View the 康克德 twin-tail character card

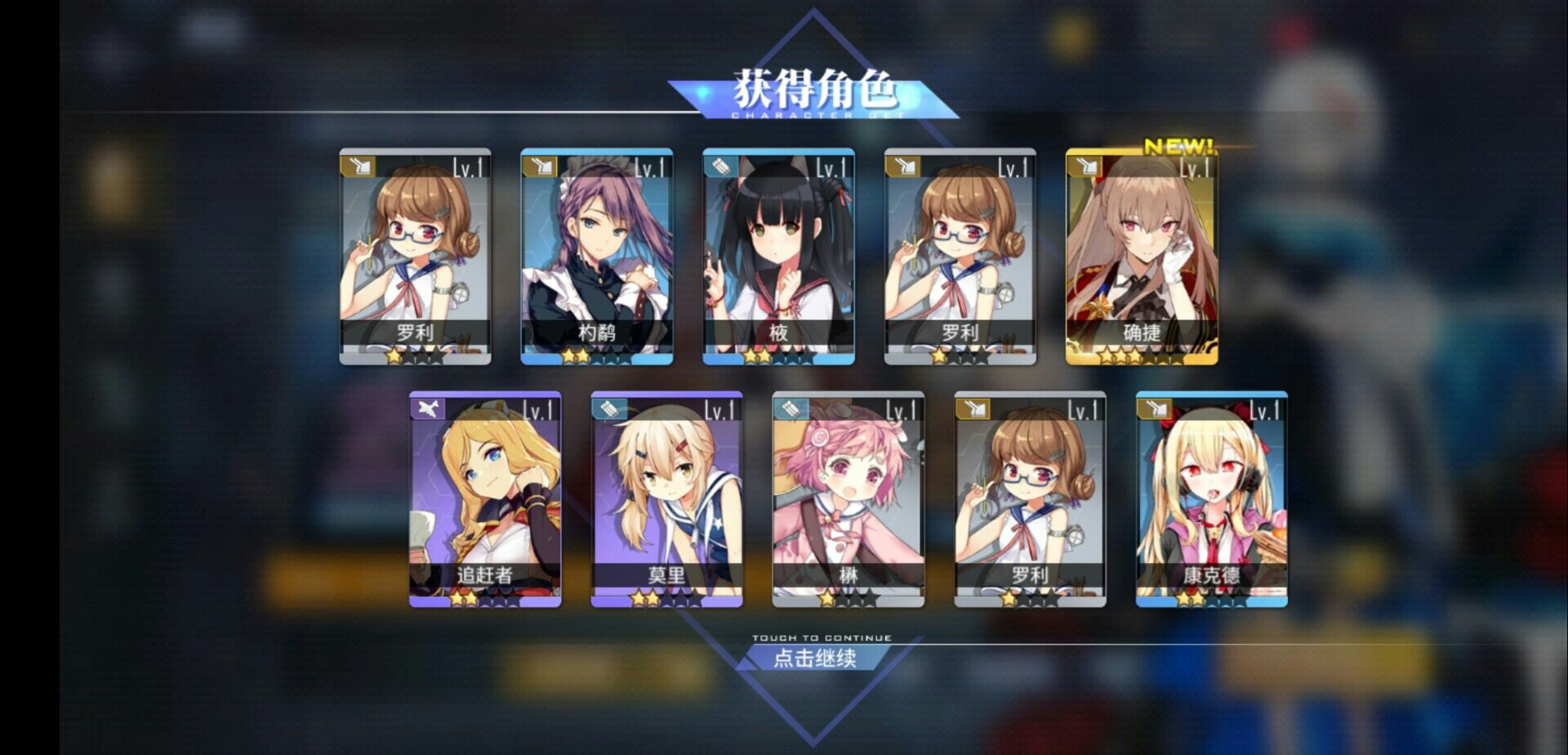pos(1211,498)
